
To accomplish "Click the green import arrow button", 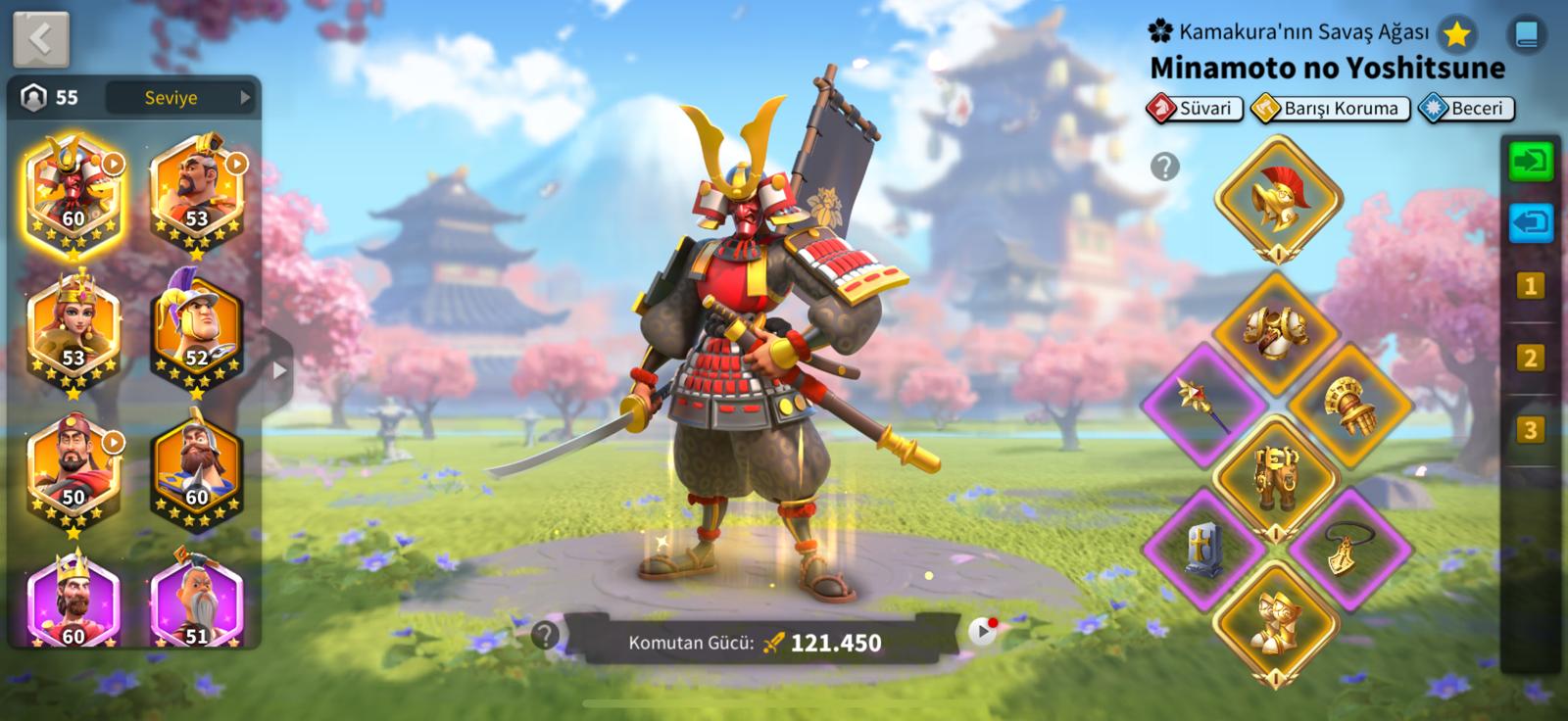I will coord(1530,161).
